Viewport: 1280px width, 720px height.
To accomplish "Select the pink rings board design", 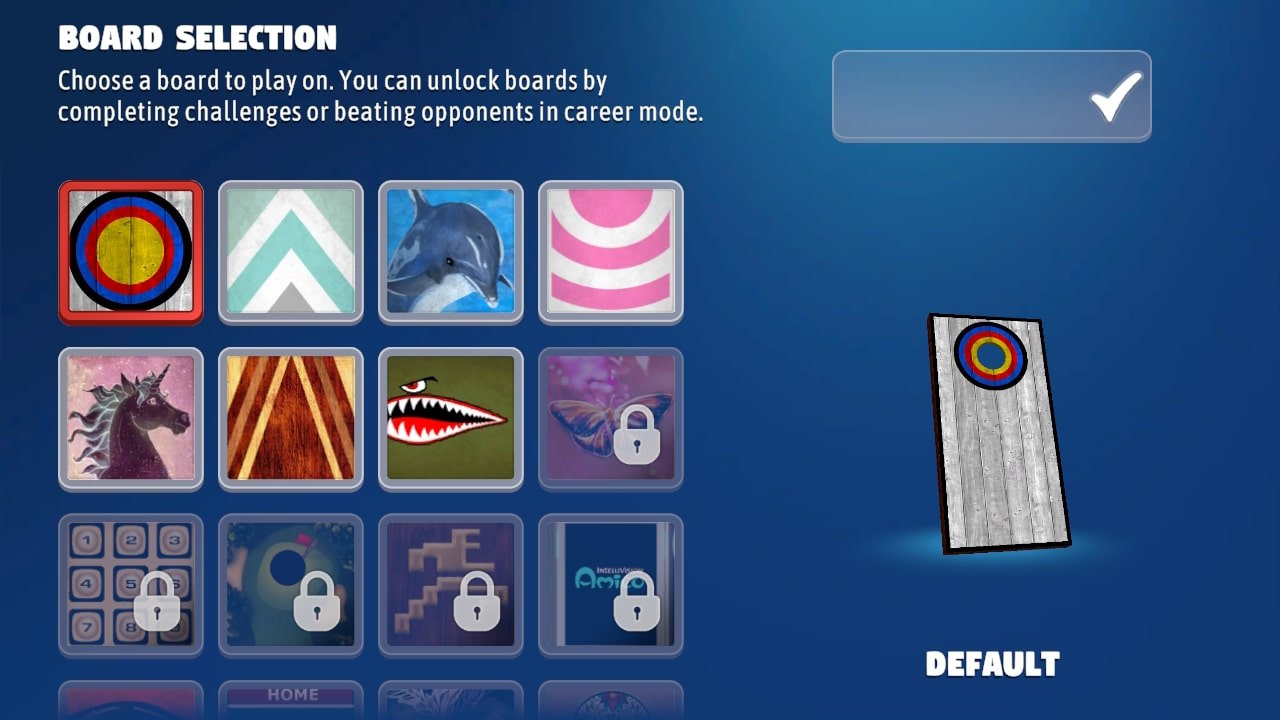I will [x=611, y=251].
